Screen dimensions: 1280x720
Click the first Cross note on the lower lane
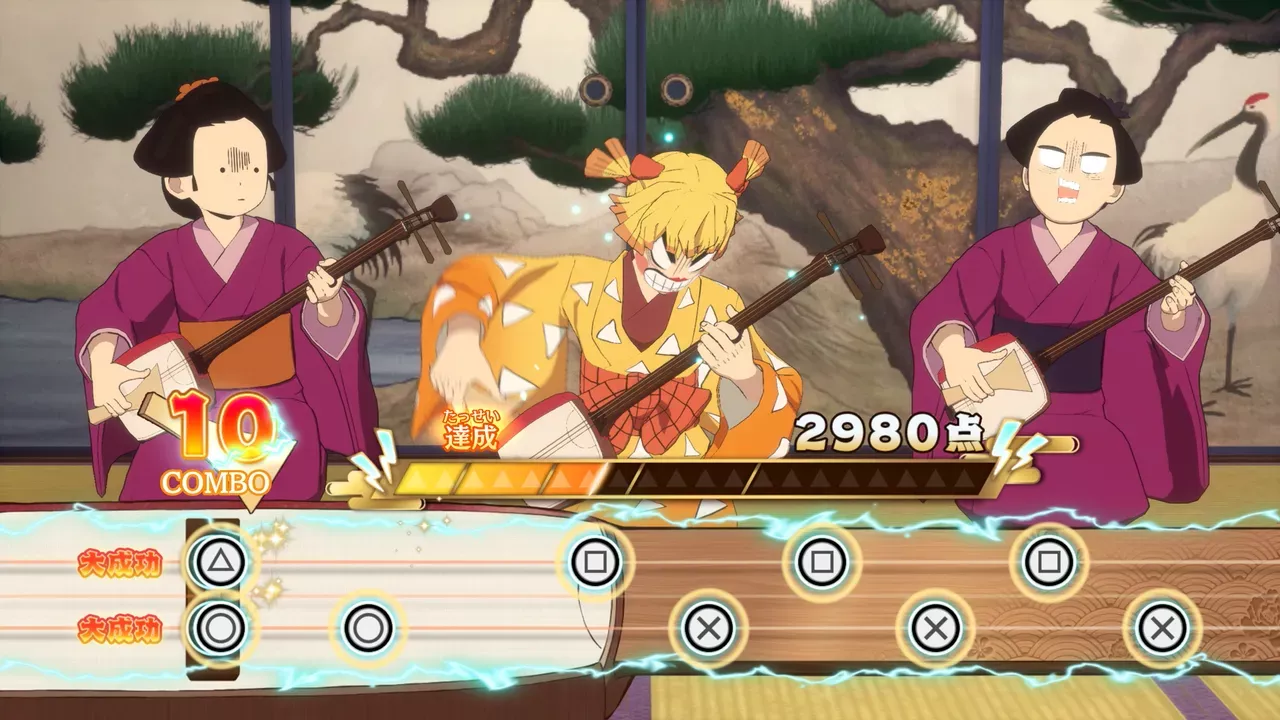click(710, 629)
